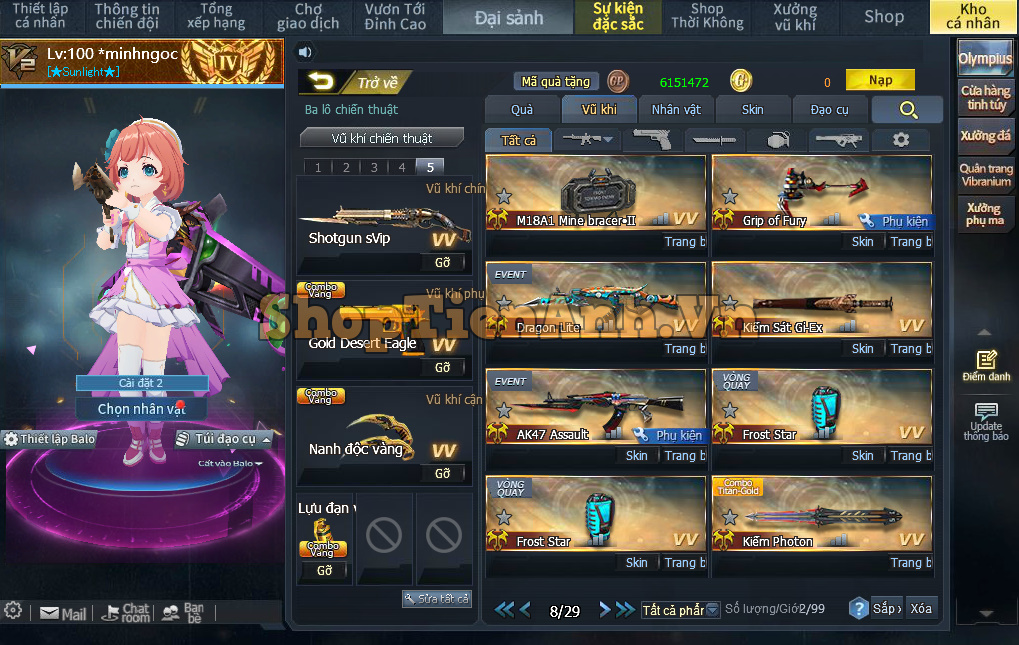Unequip the Shotgun sVip with Gỡ
This screenshot has height=645, width=1019.
442,262
